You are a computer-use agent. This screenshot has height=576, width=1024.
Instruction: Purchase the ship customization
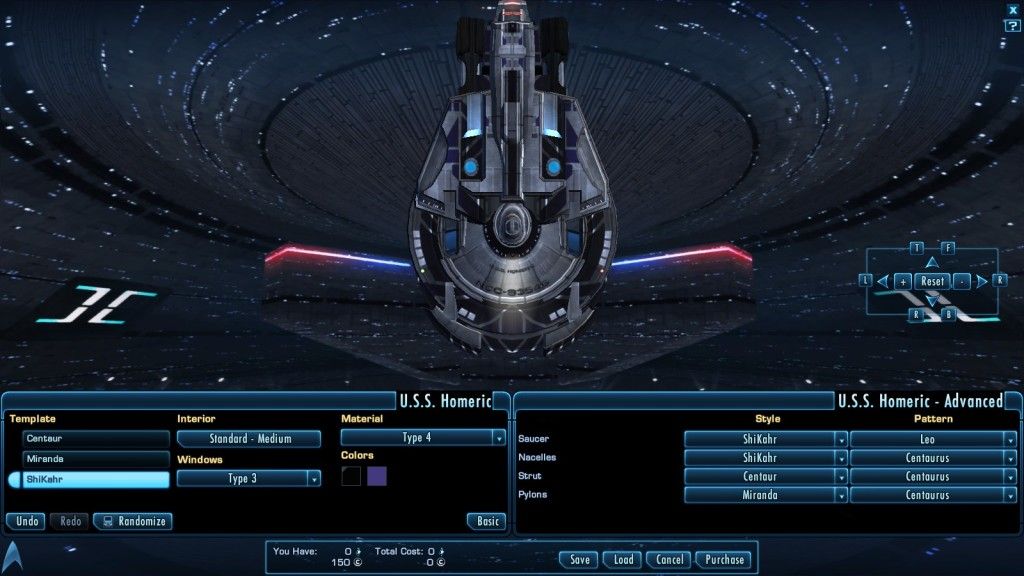pos(724,560)
